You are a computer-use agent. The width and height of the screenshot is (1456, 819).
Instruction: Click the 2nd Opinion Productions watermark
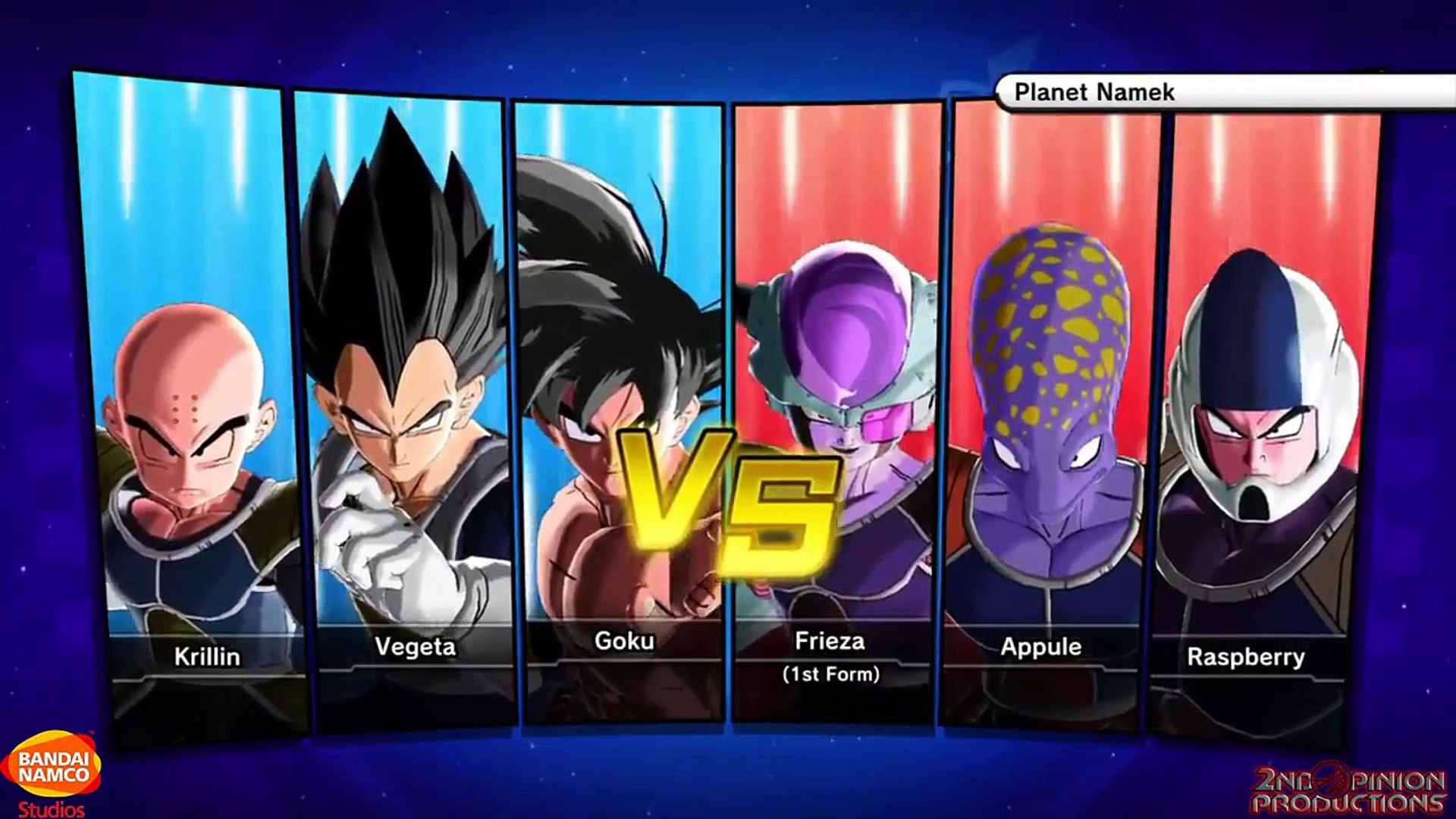(1350, 790)
